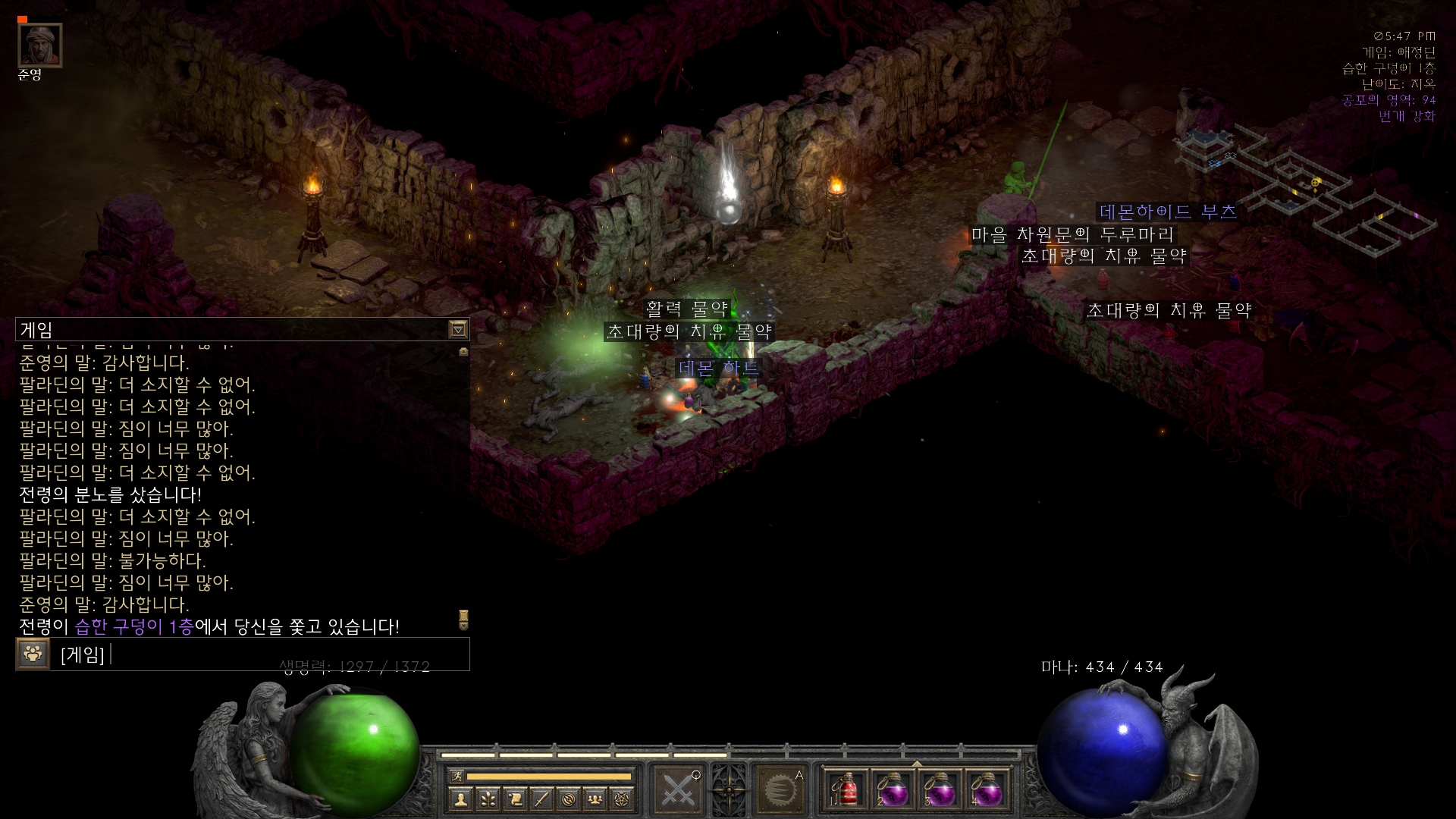Click the pentagram game menu icon
Viewport: 1456px width, 819px height.
(x=623, y=799)
